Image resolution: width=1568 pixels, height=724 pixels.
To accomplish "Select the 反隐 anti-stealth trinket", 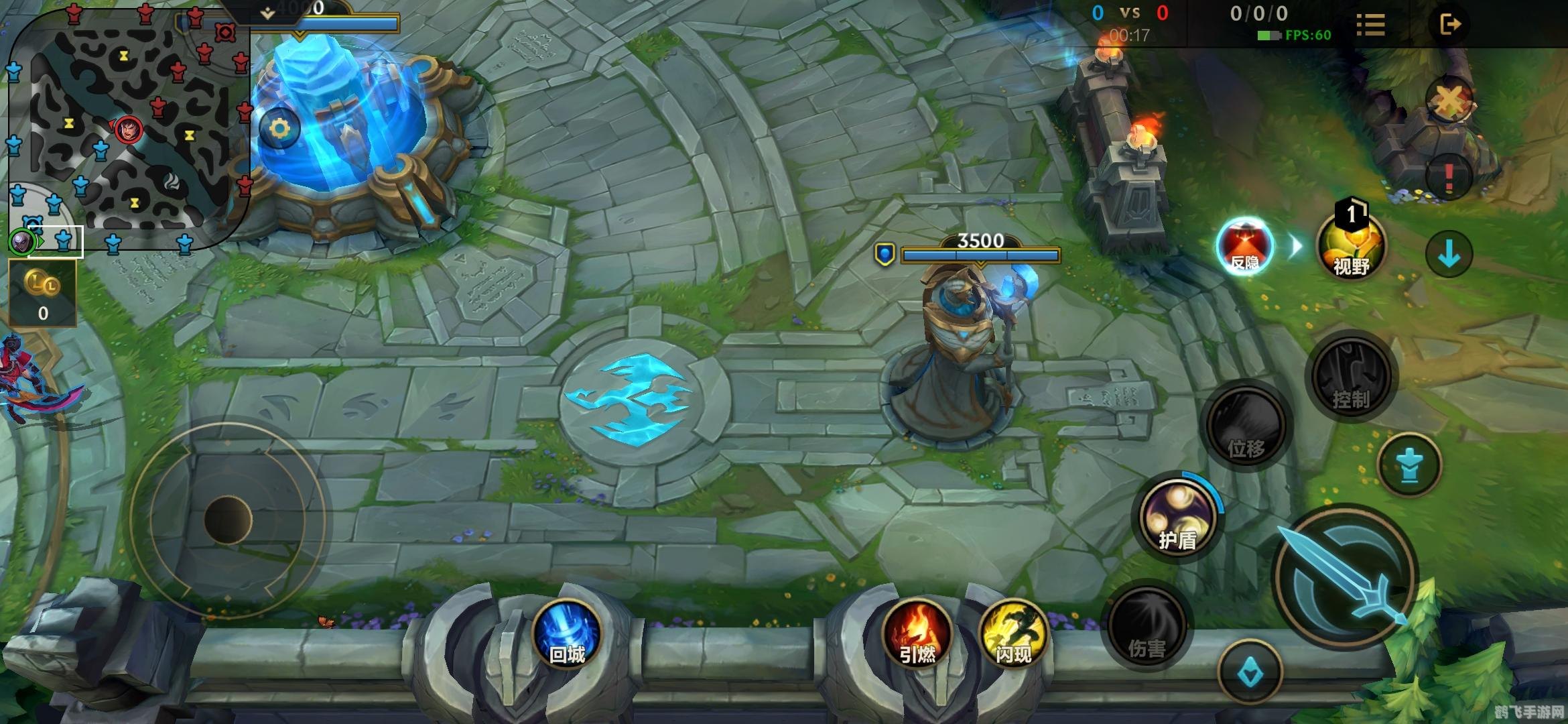I will (1245, 246).
